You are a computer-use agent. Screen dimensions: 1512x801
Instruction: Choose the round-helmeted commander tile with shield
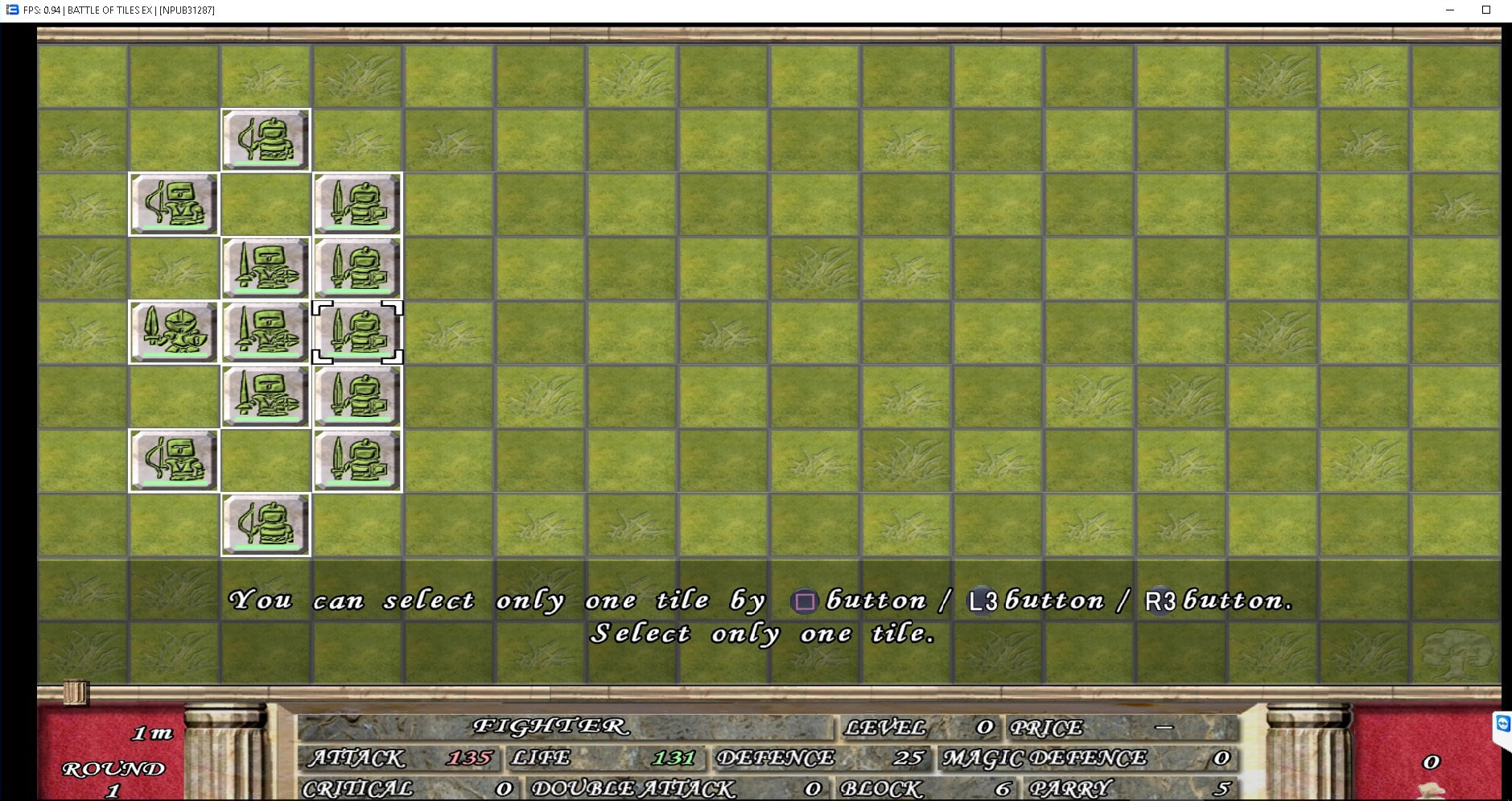[174, 332]
